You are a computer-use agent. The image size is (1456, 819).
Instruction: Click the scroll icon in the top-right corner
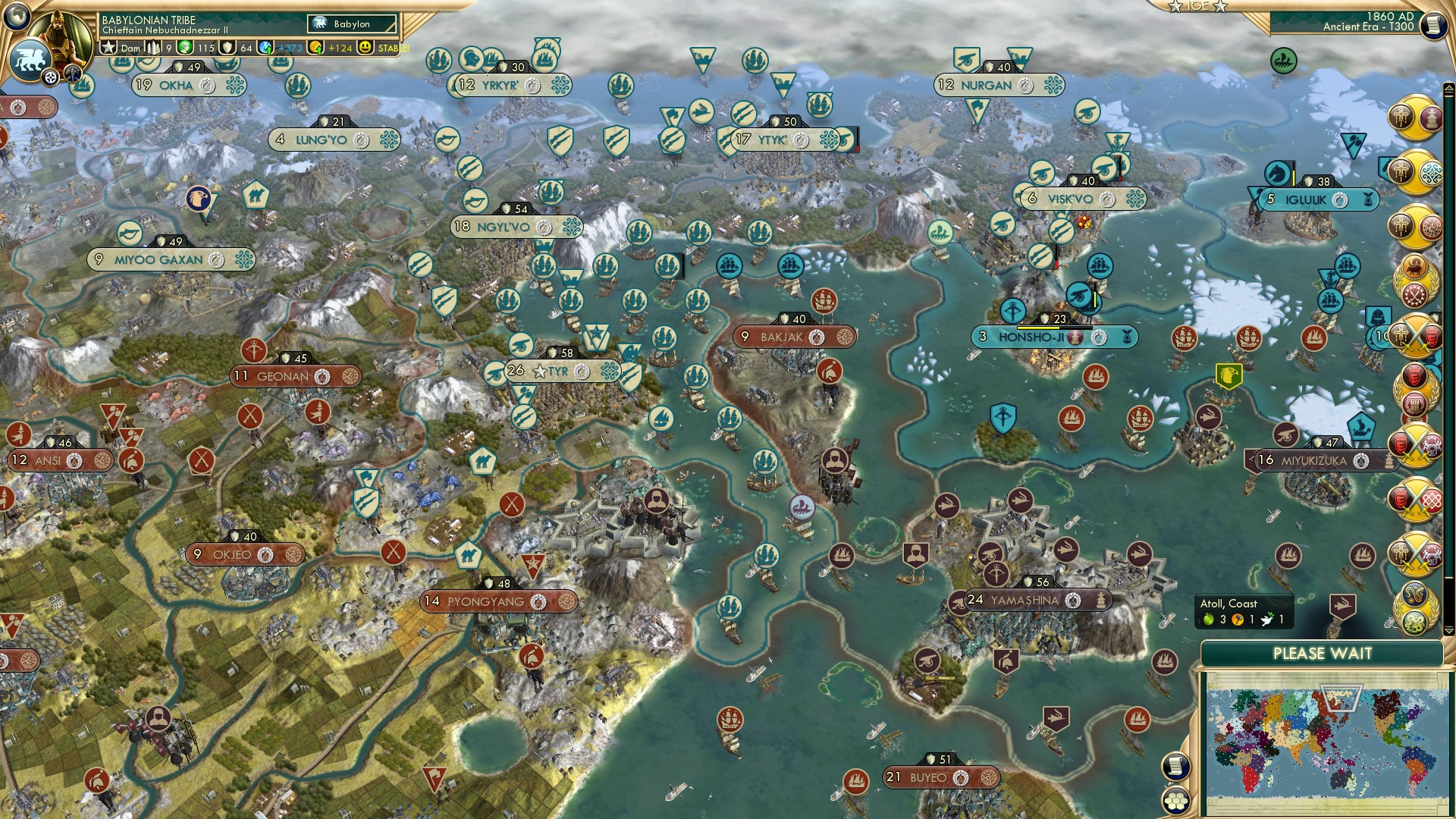(x=1436, y=25)
